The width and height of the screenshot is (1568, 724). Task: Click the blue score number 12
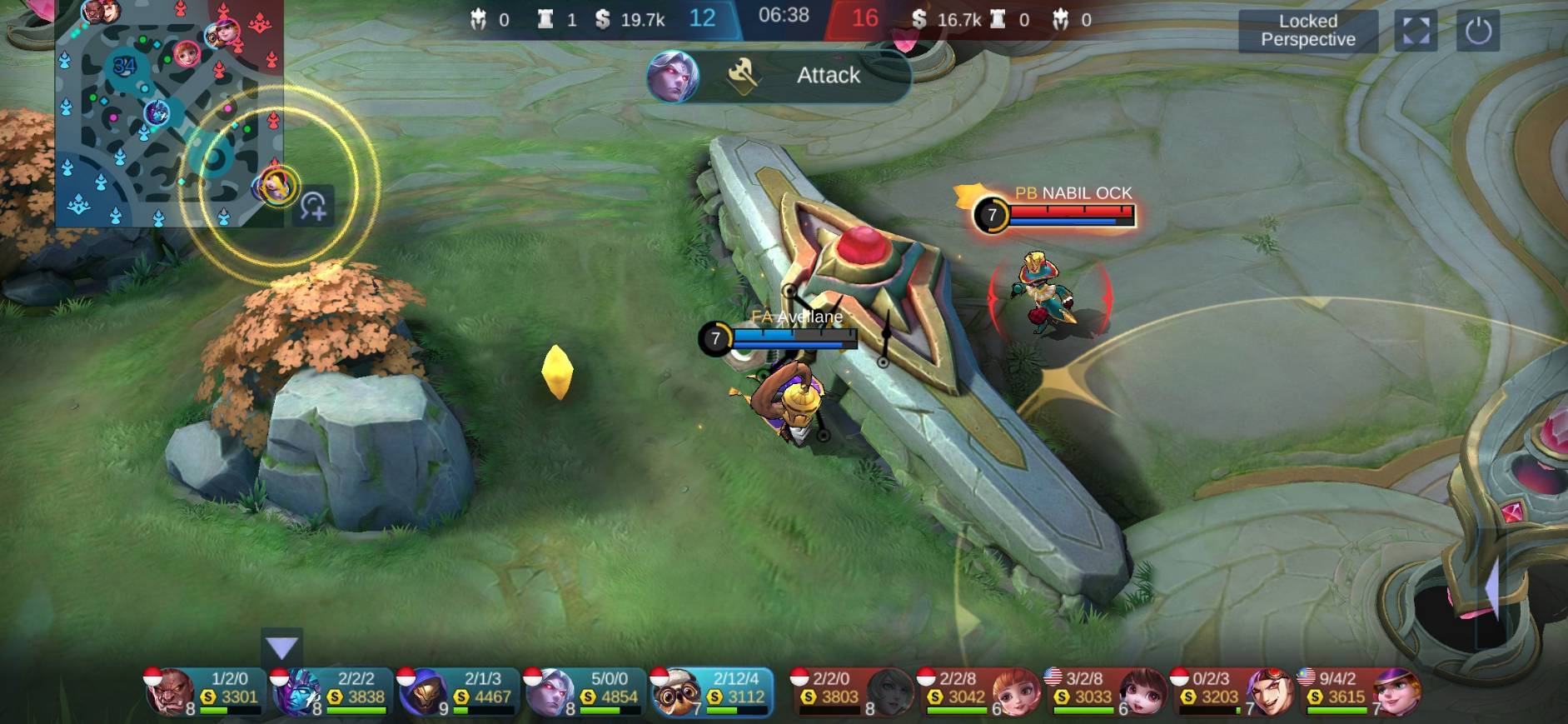704,16
